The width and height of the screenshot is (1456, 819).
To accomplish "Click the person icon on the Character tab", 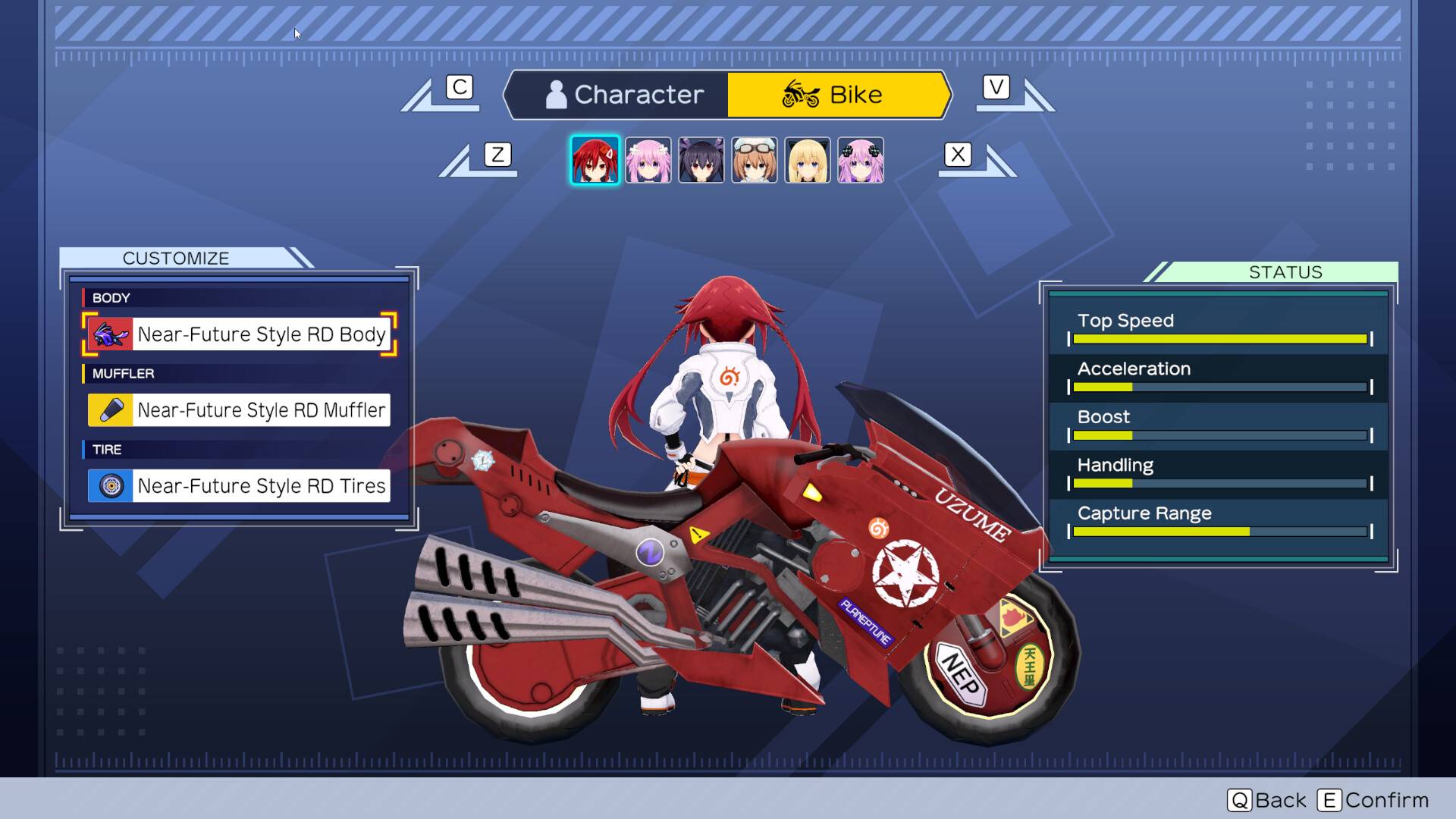I will pos(556,94).
